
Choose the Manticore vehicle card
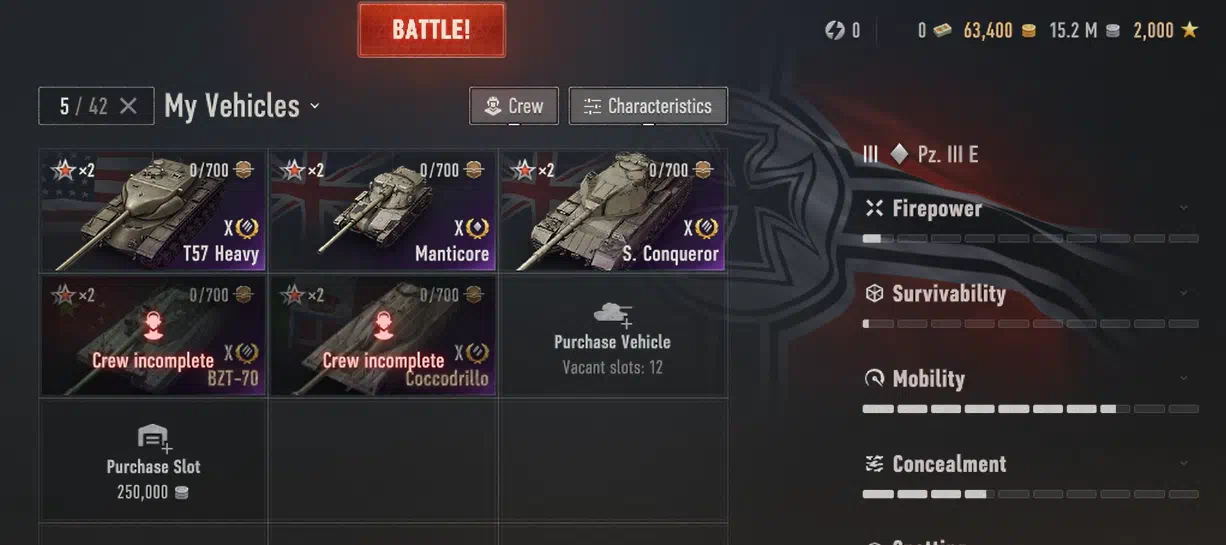(x=383, y=210)
